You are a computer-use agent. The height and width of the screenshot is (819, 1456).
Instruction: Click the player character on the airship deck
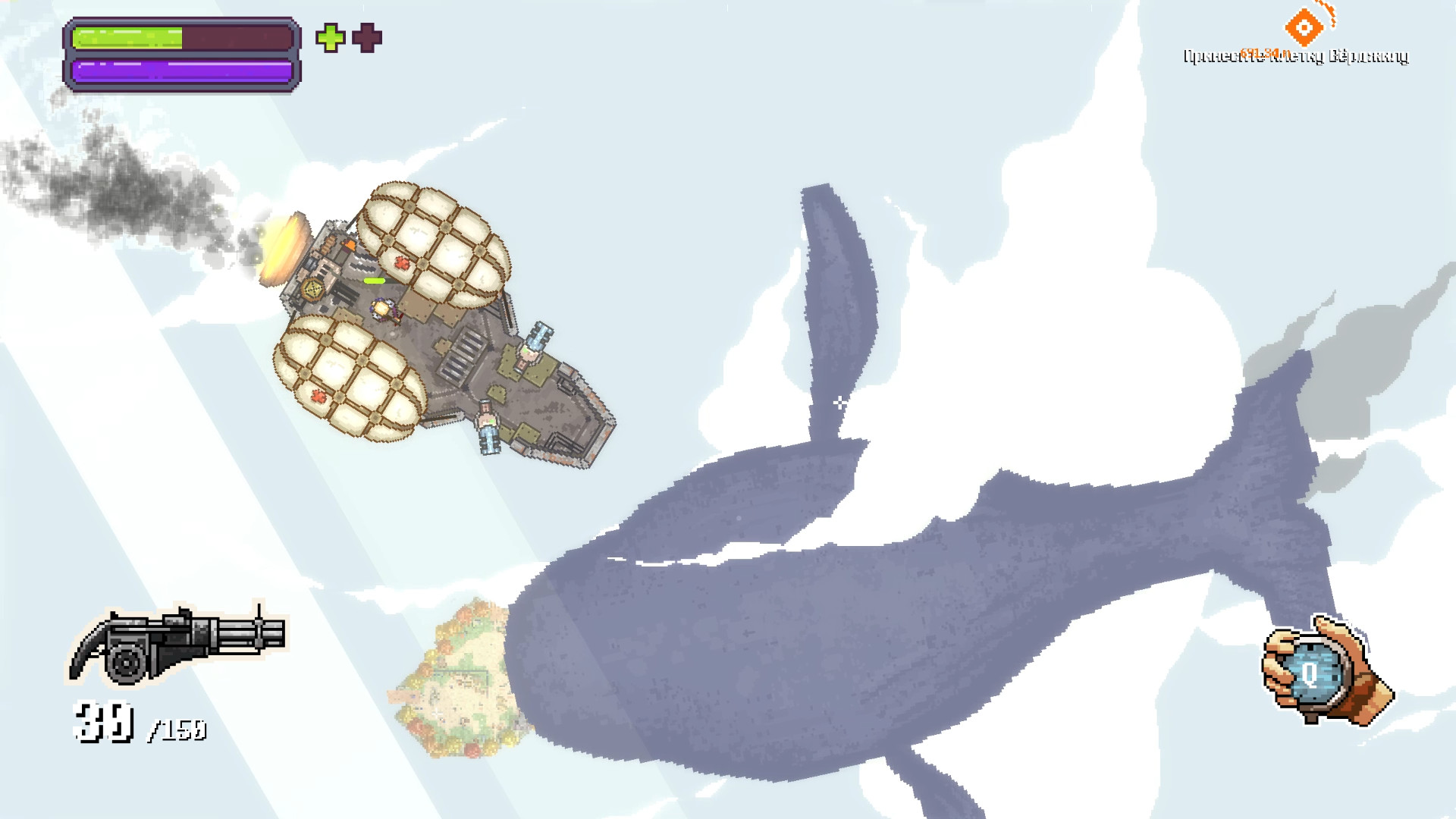pos(381,309)
